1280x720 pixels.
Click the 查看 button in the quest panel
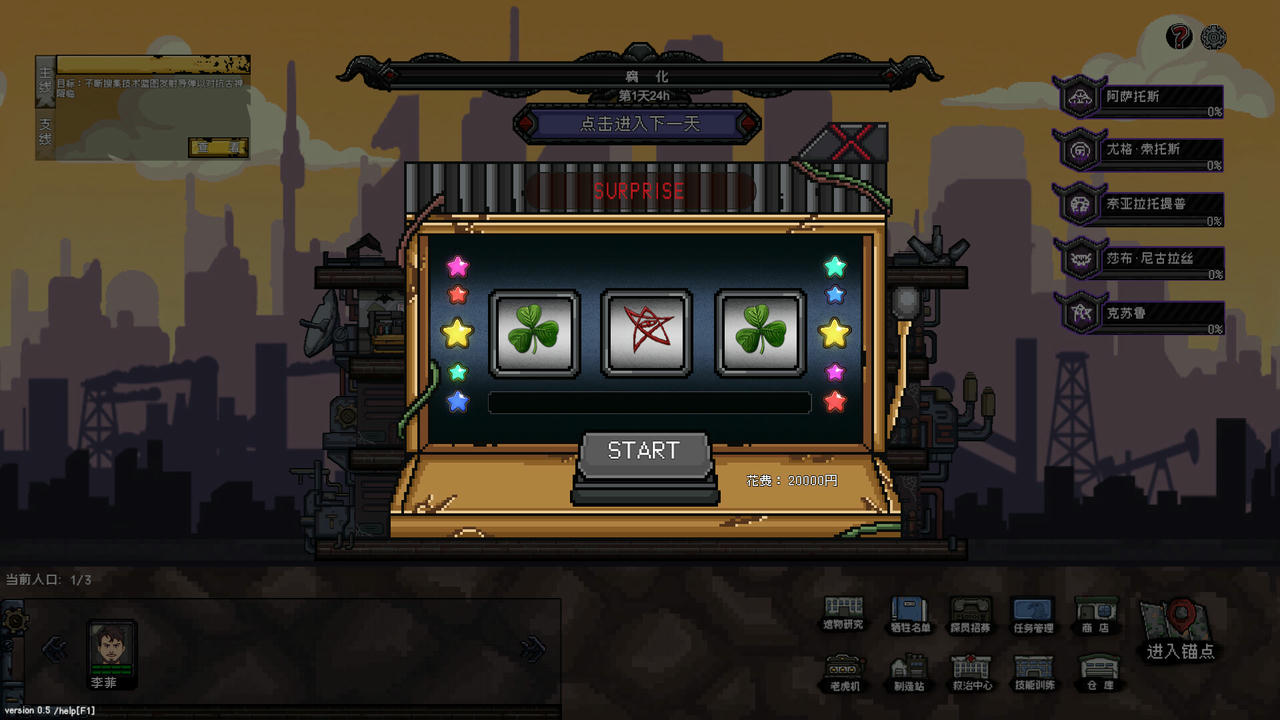[x=217, y=147]
